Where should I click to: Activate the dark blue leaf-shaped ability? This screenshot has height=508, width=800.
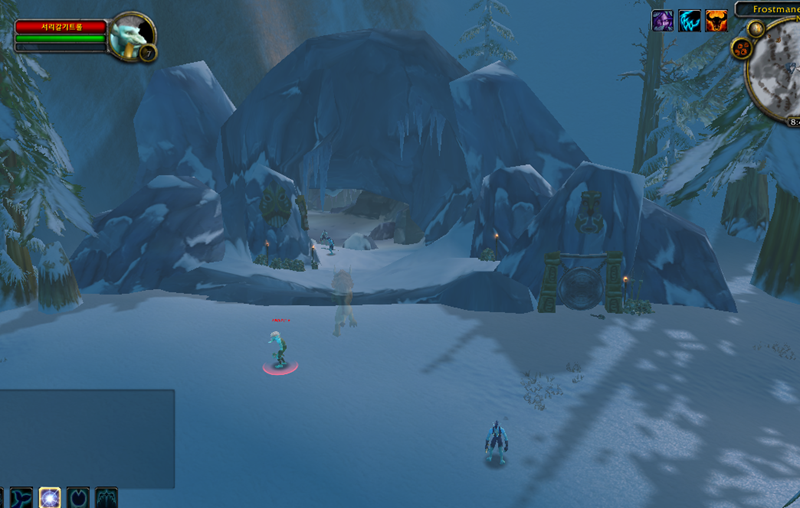(22, 497)
